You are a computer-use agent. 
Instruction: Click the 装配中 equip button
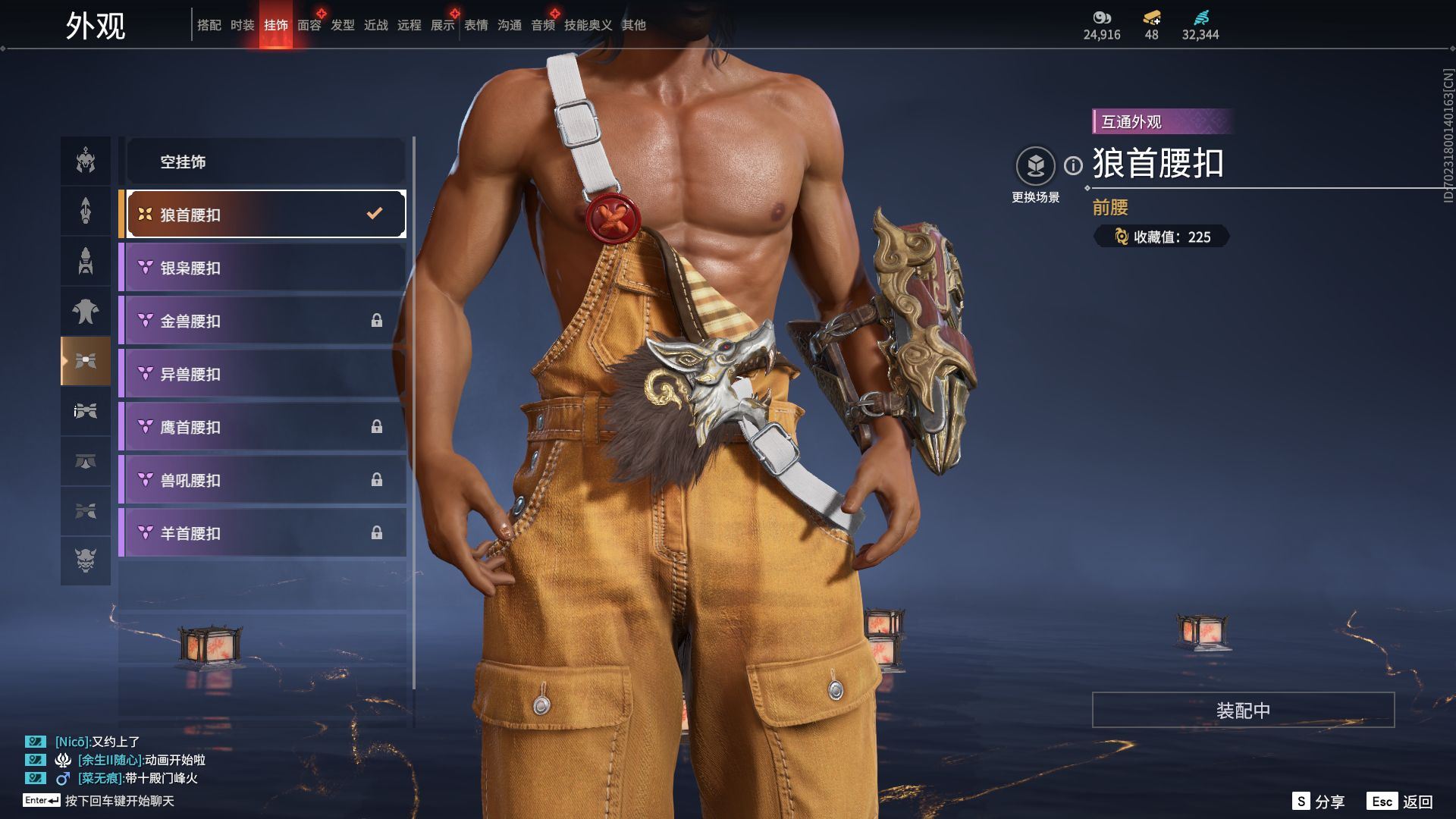coord(1243,710)
